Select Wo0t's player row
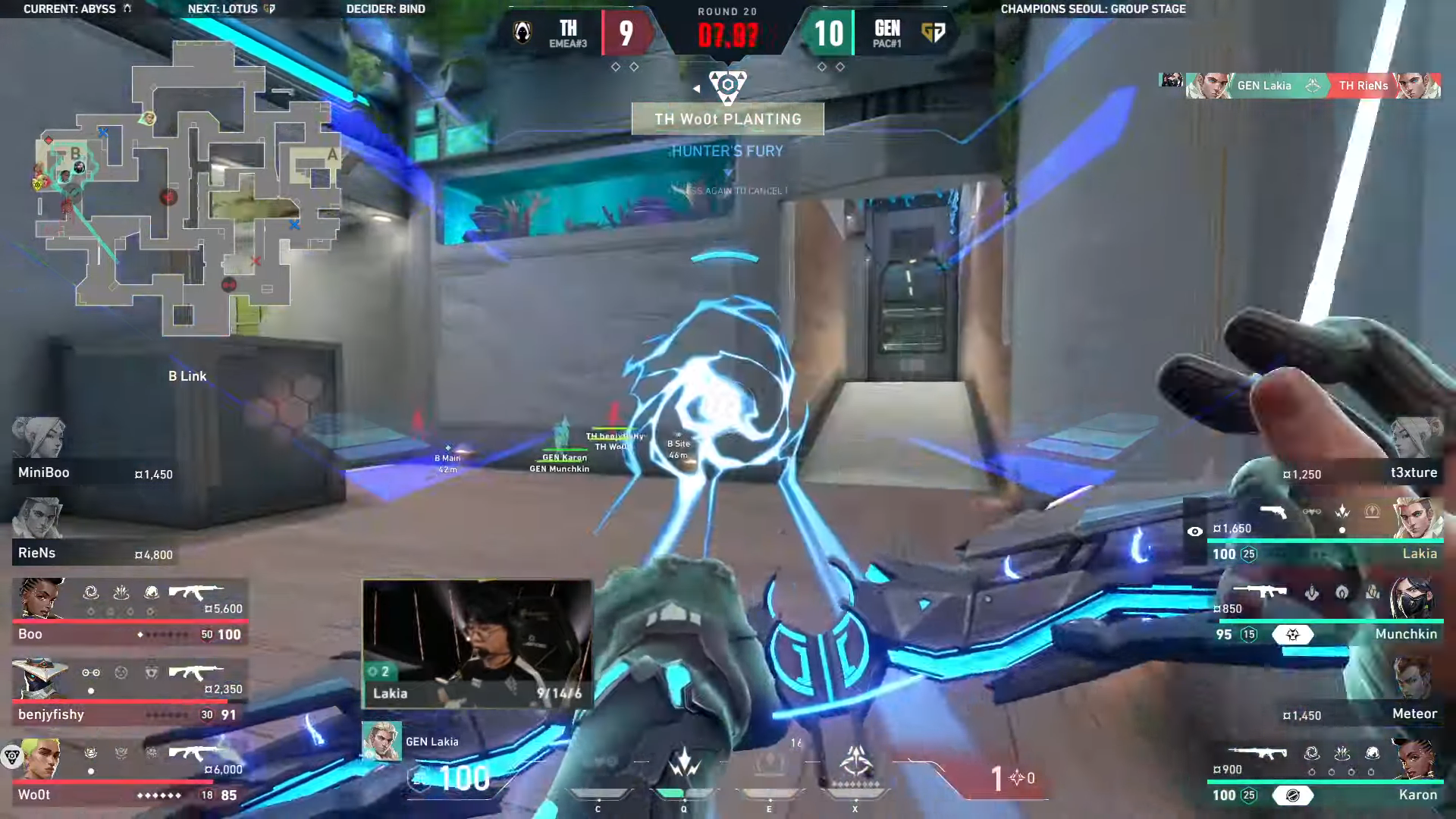Viewport: 1456px width, 819px height. [129, 773]
